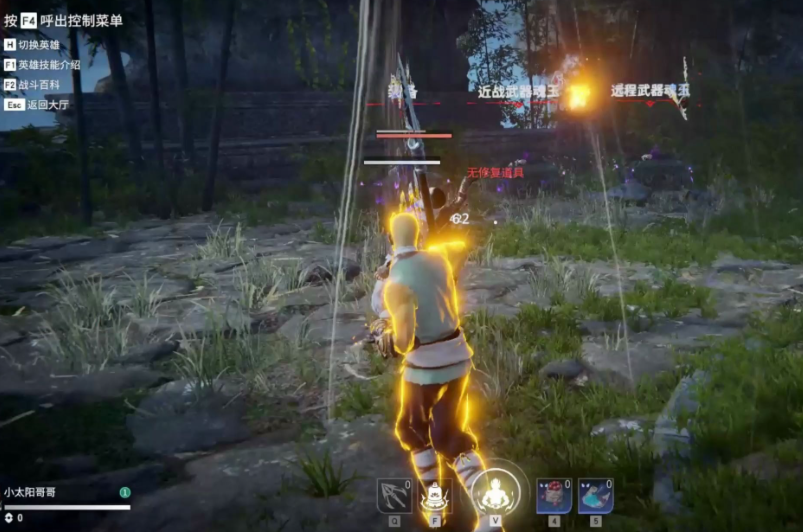The height and width of the screenshot is (532, 803).
Task: Use the red item in slot 4
Action: [x=553, y=496]
